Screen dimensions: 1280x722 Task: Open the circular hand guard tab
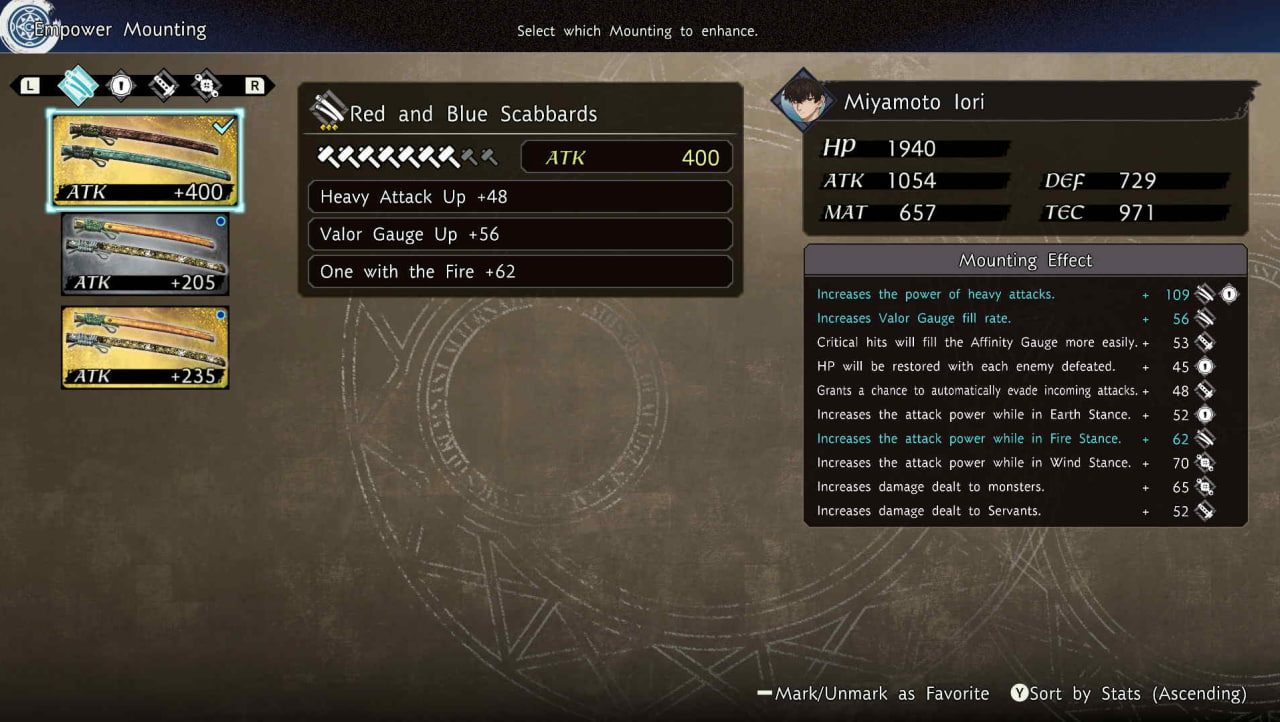(x=121, y=86)
